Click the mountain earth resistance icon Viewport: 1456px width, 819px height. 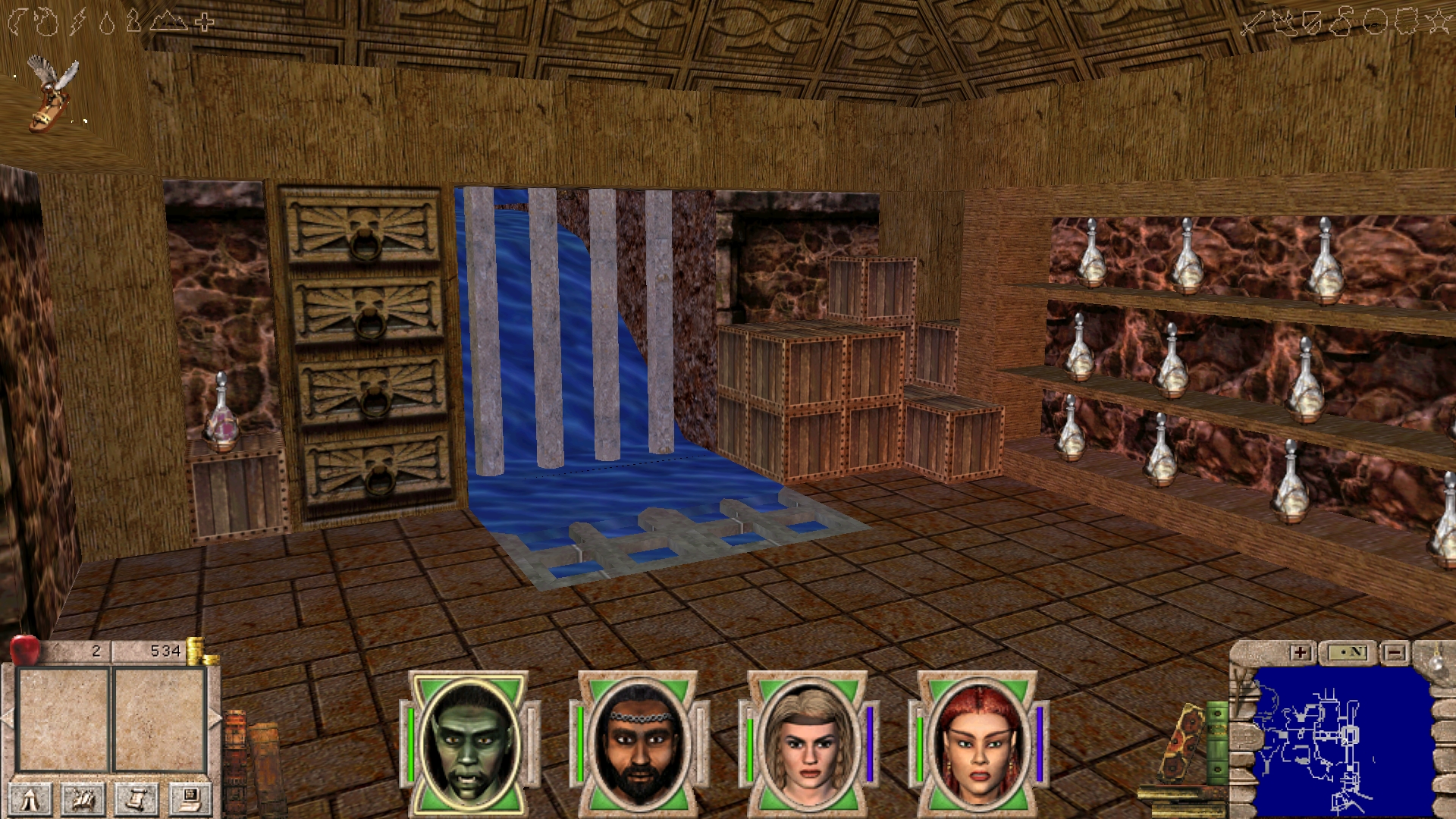168,21
